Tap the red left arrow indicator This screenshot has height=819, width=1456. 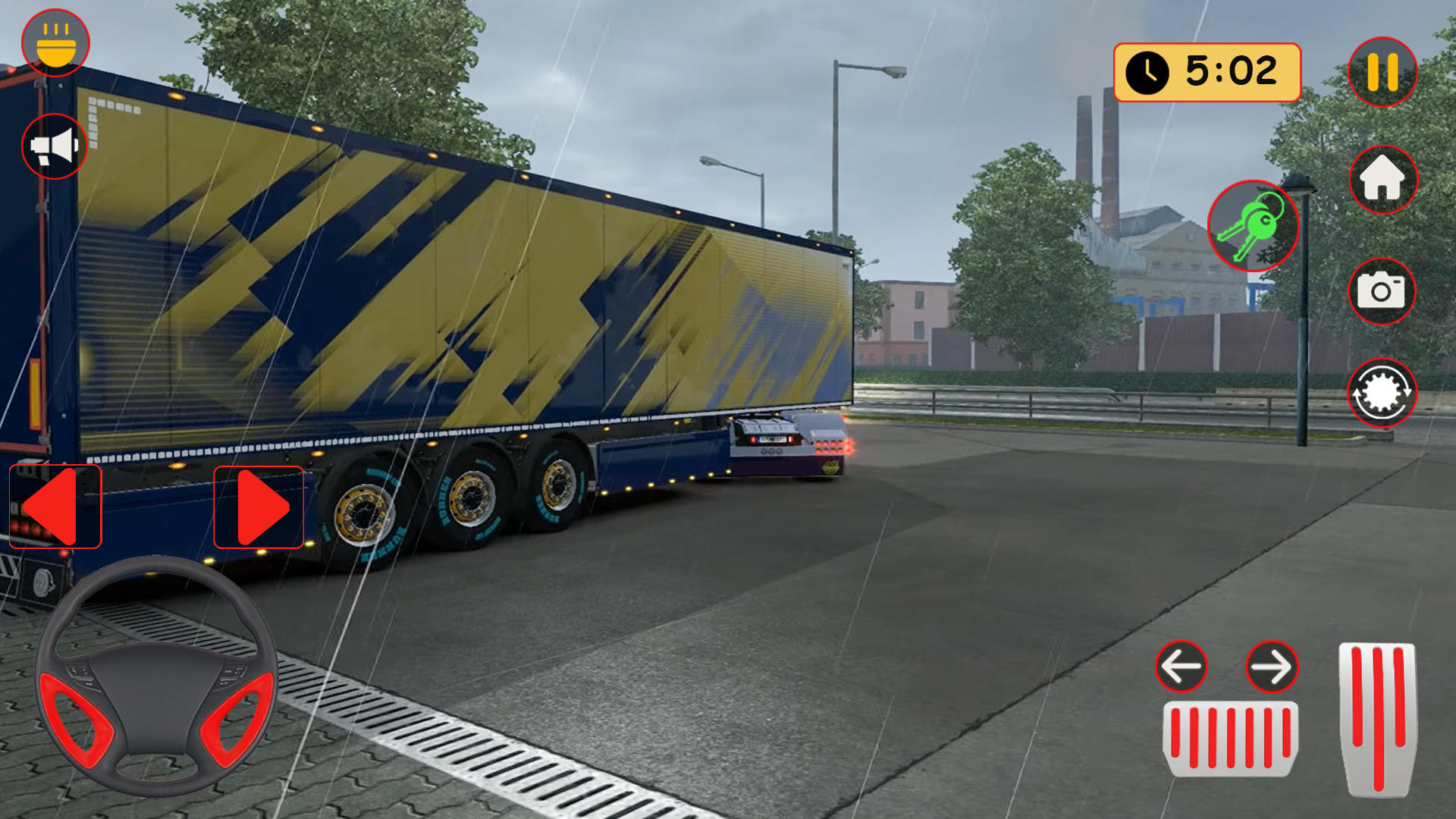point(53,507)
